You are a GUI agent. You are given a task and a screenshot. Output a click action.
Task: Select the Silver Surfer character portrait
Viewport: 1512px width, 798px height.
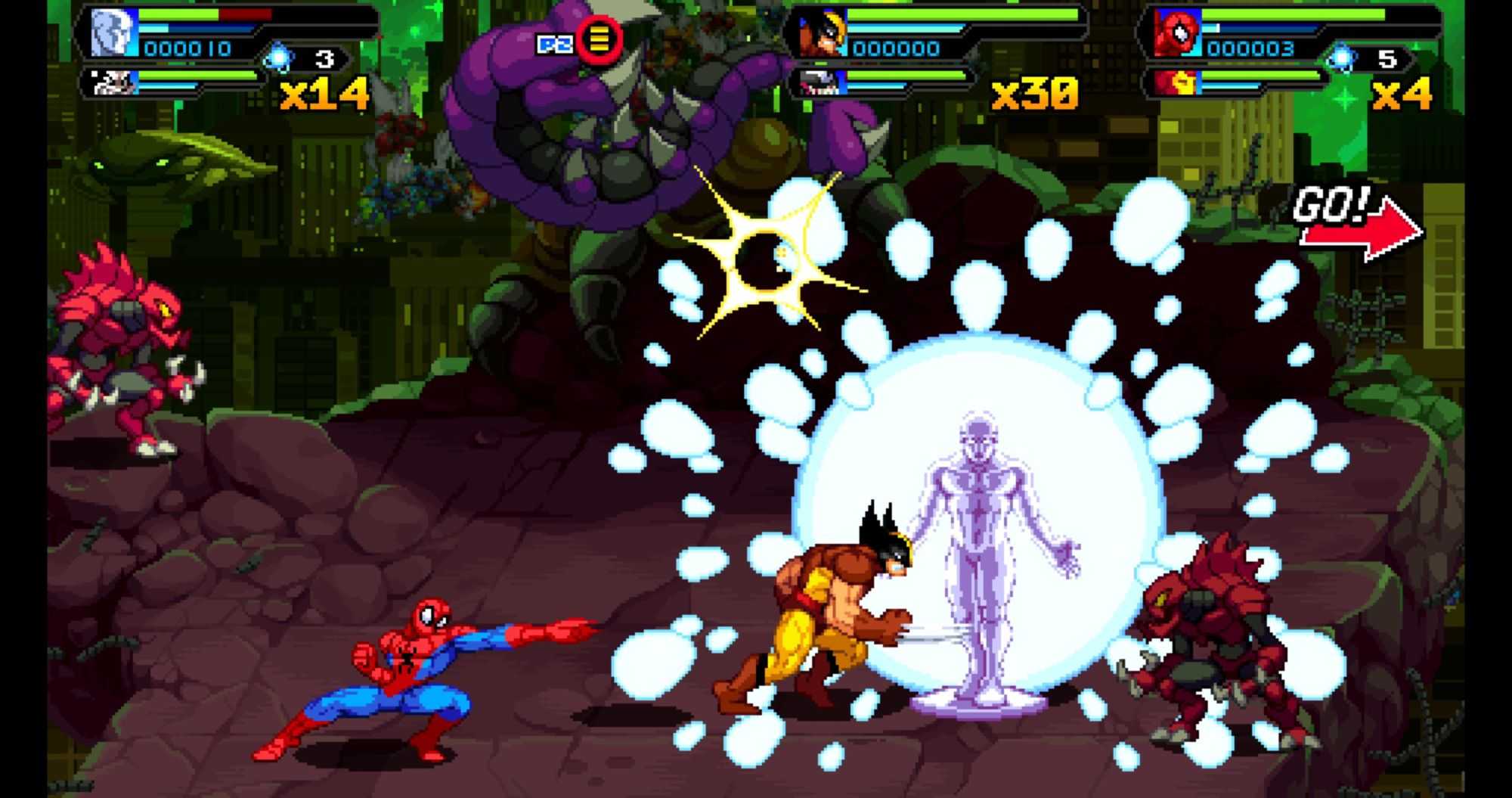coord(113,34)
